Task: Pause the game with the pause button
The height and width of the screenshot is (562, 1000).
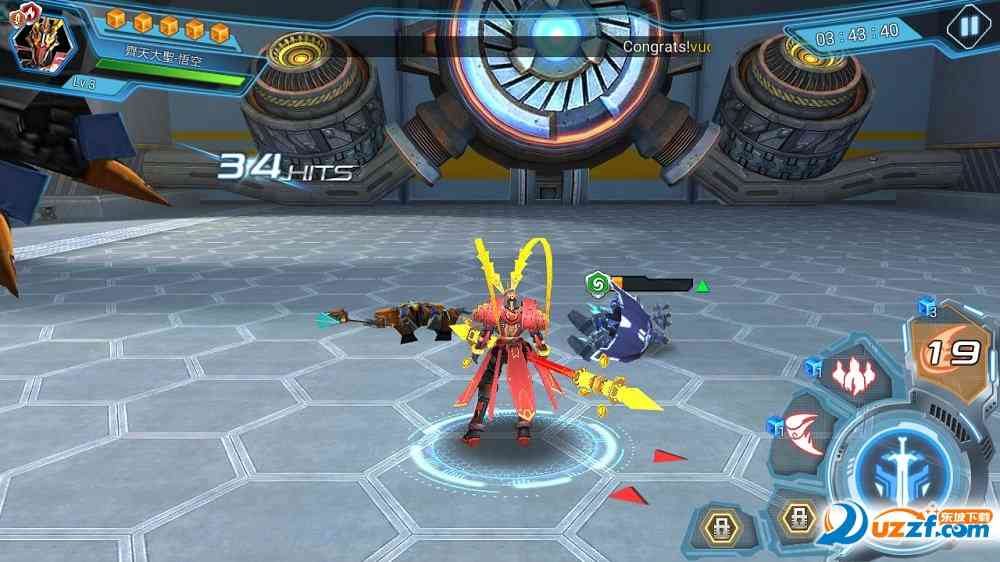Action: coord(966,25)
